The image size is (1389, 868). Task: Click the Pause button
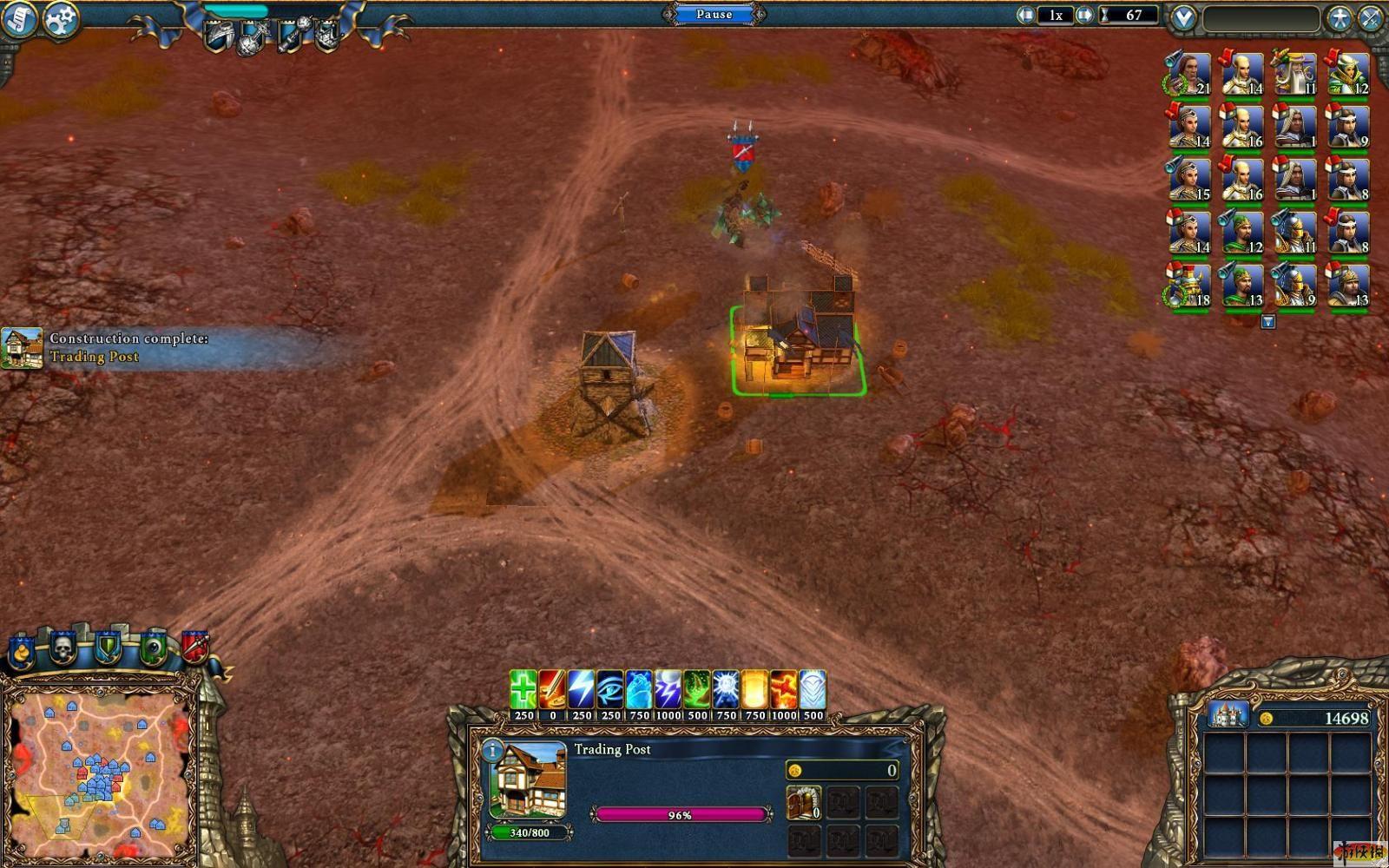[x=714, y=14]
